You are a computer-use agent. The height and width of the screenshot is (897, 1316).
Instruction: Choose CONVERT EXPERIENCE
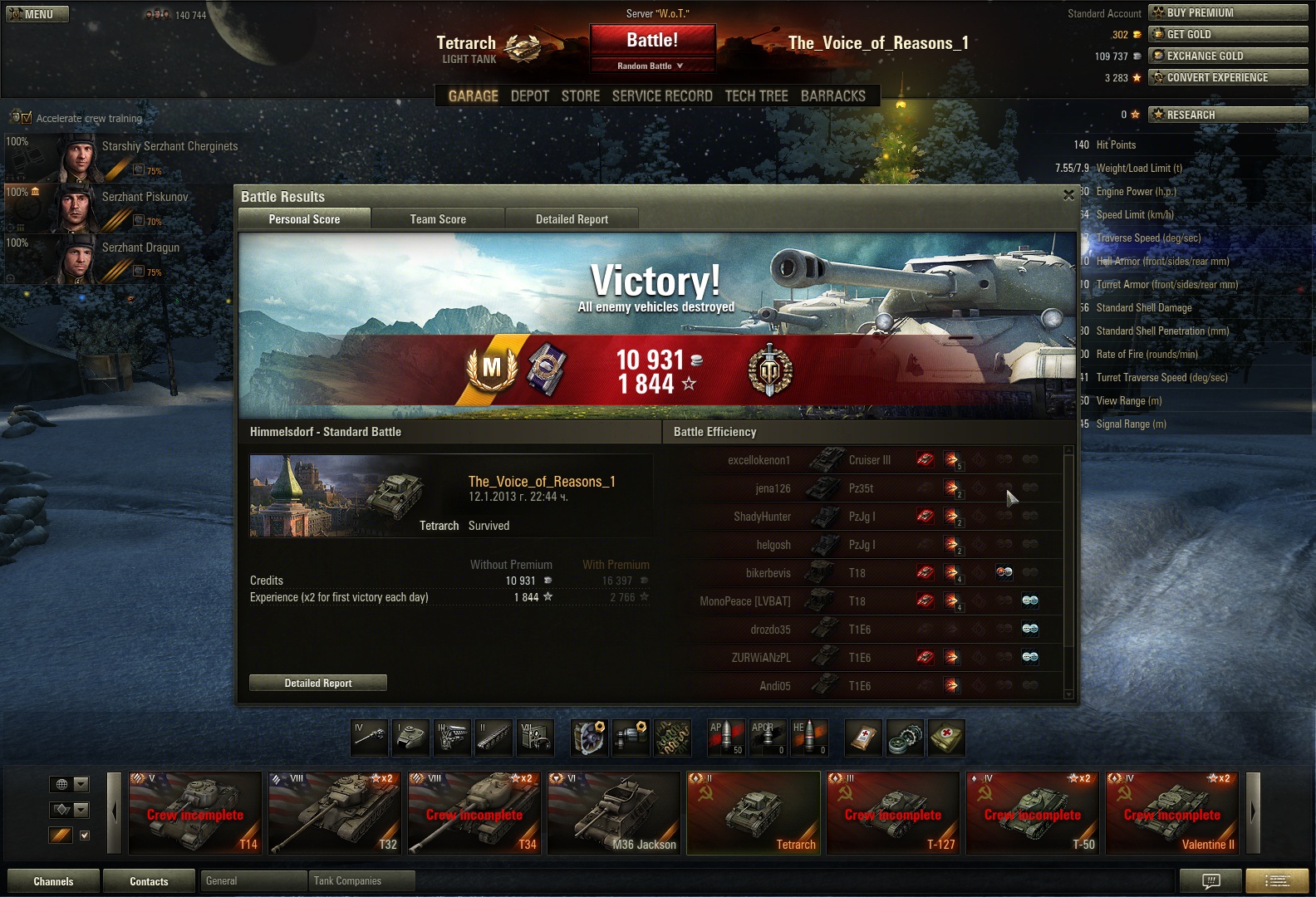click(x=1227, y=77)
